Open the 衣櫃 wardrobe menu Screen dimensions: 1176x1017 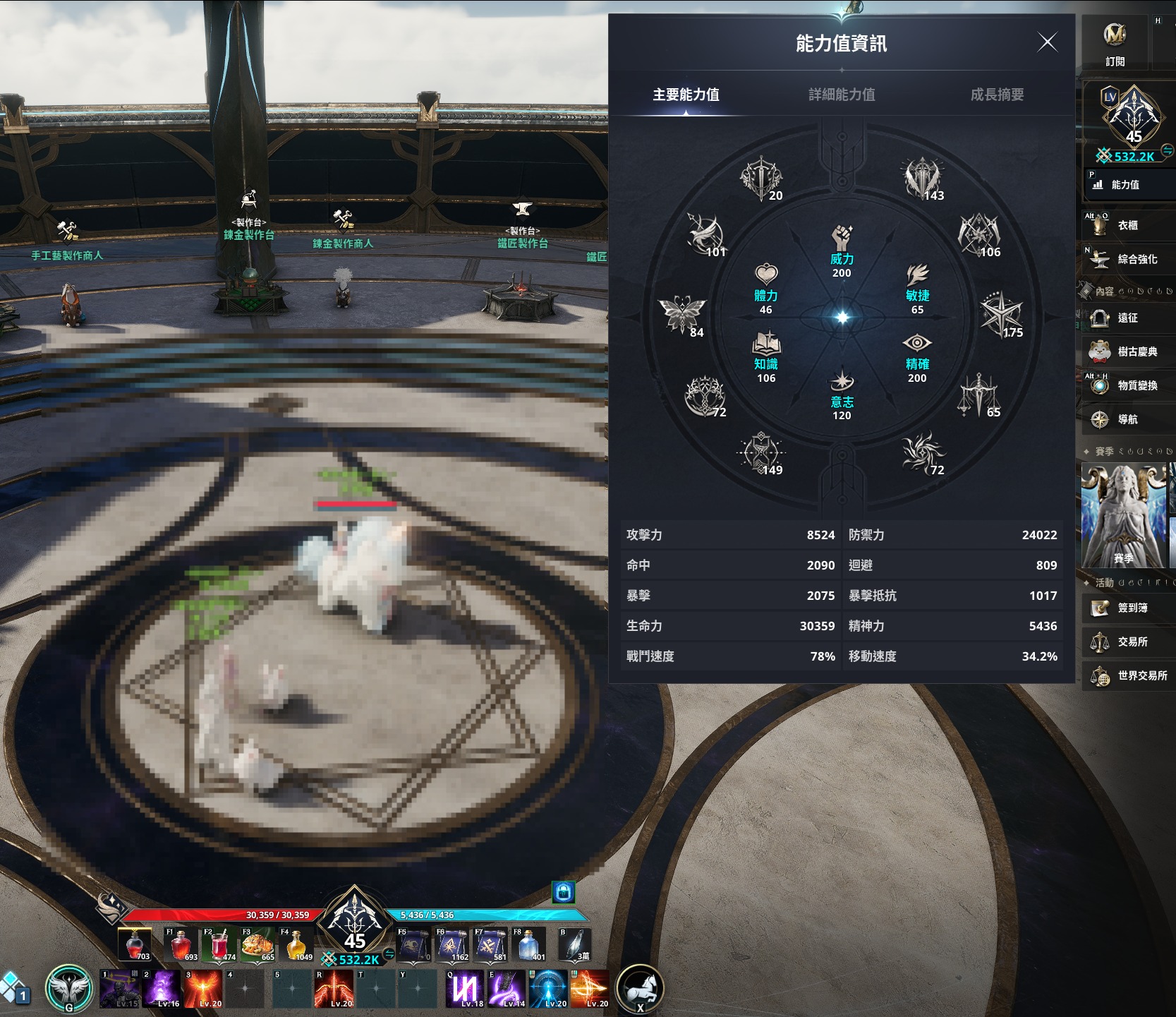point(1127,225)
